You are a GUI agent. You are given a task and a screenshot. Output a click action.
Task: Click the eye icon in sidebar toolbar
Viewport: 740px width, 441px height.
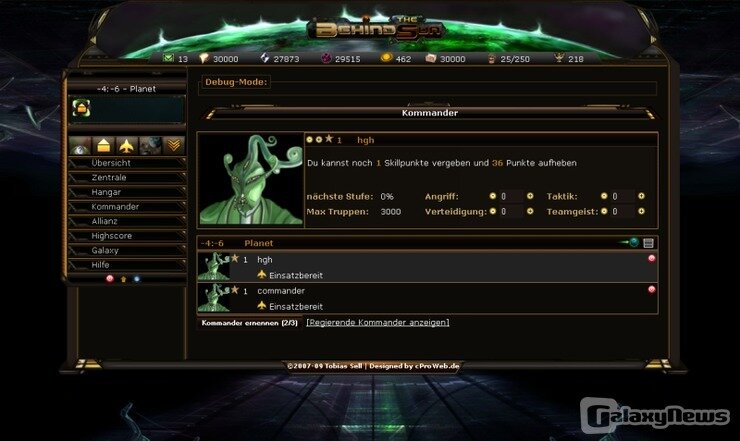(81, 146)
